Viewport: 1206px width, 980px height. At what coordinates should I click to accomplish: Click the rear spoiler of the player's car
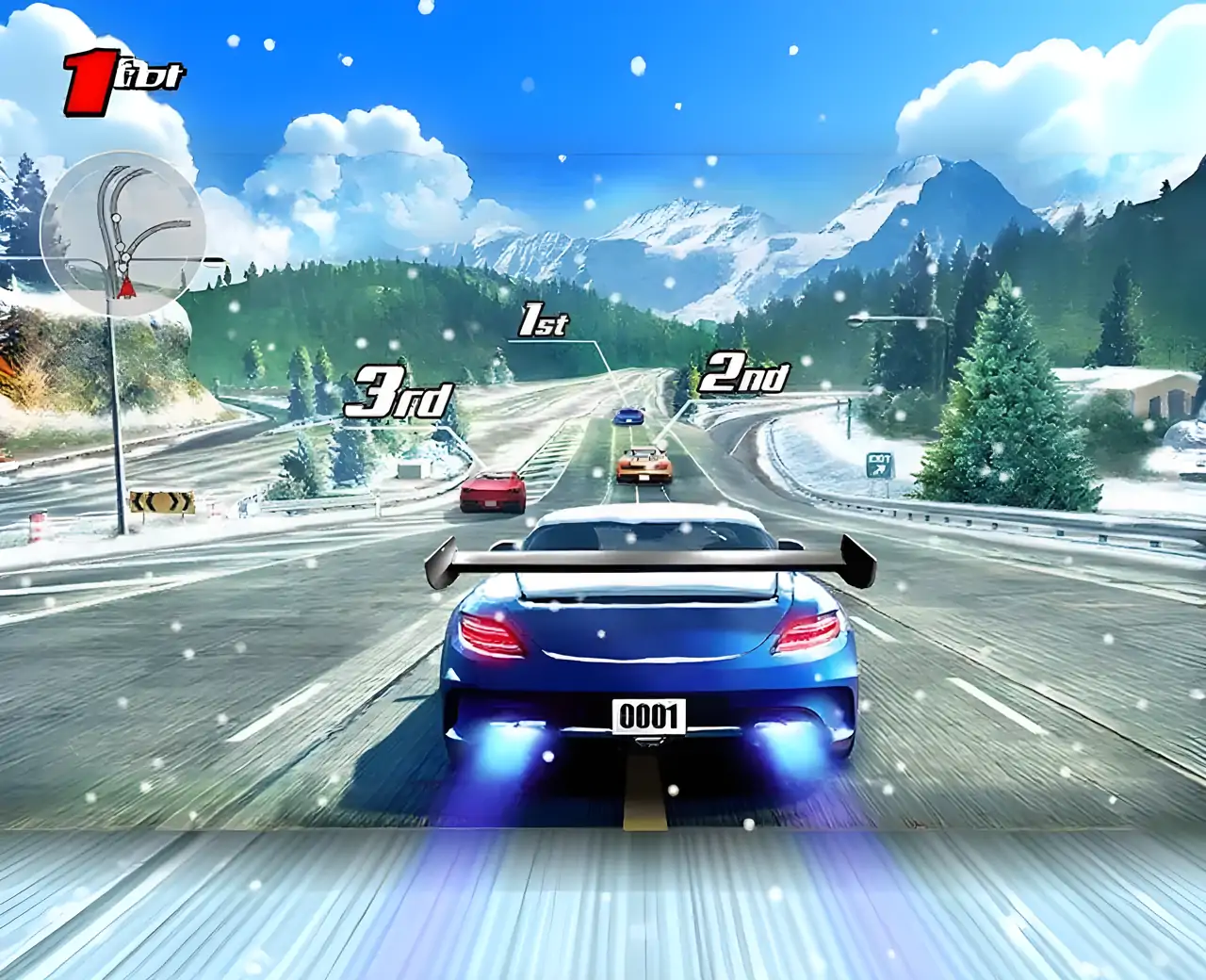[x=648, y=558]
